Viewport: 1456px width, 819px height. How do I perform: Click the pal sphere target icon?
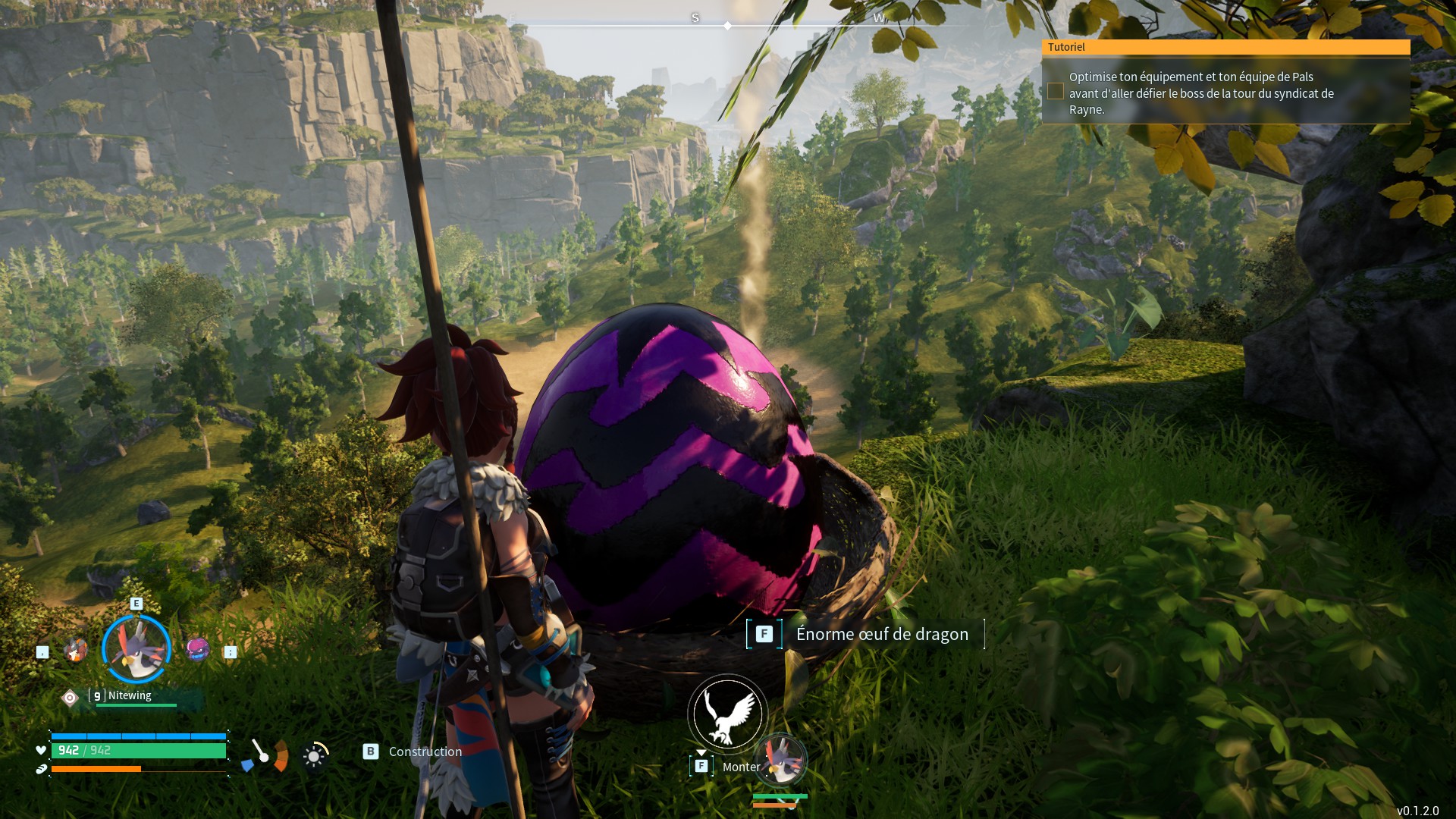[70, 698]
